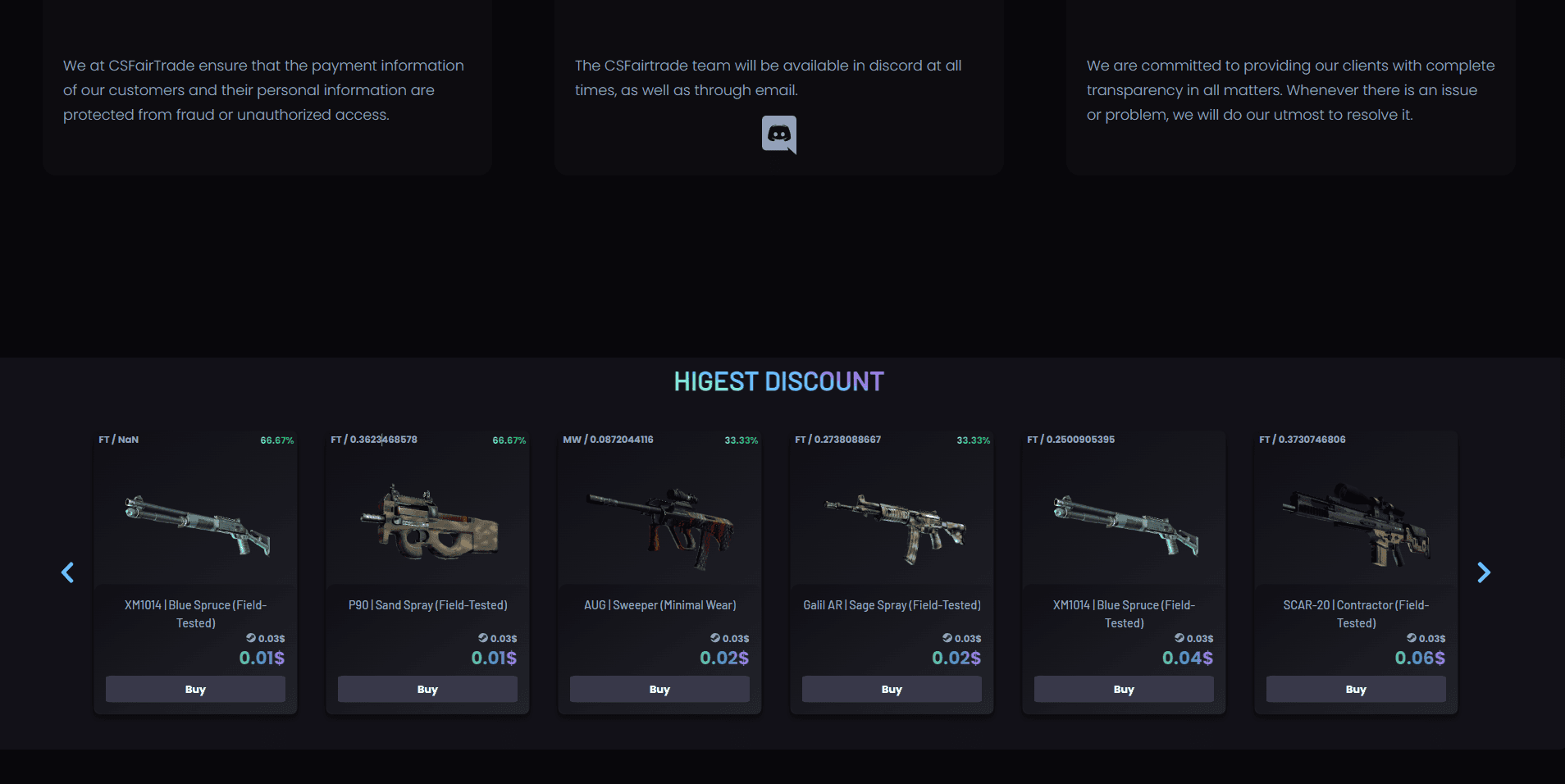The width and height of the screenshot is (1565, 784).
Task: Buy the Galil AR Sage Spray skin
Action: tap(892, 689)
